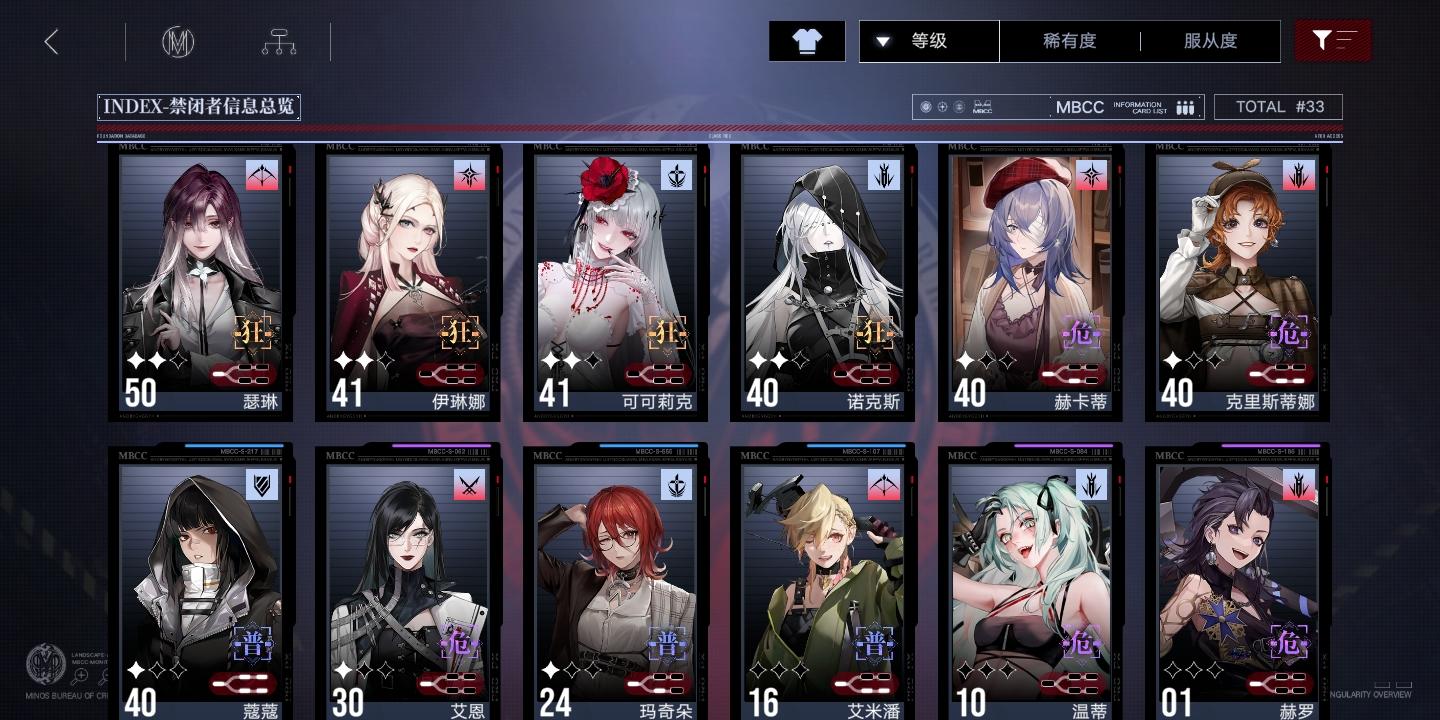1440x720 pixels.
Task: Click the shirt/wardrobe icon in top bar
Action: [x=806, y=41]
